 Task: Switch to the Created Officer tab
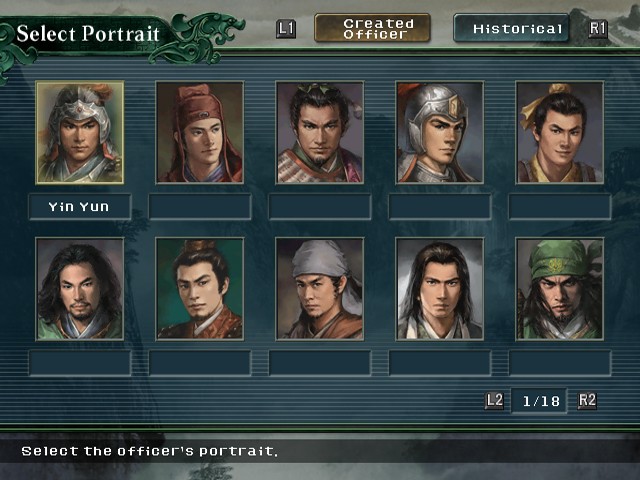[x=372, y=28]
